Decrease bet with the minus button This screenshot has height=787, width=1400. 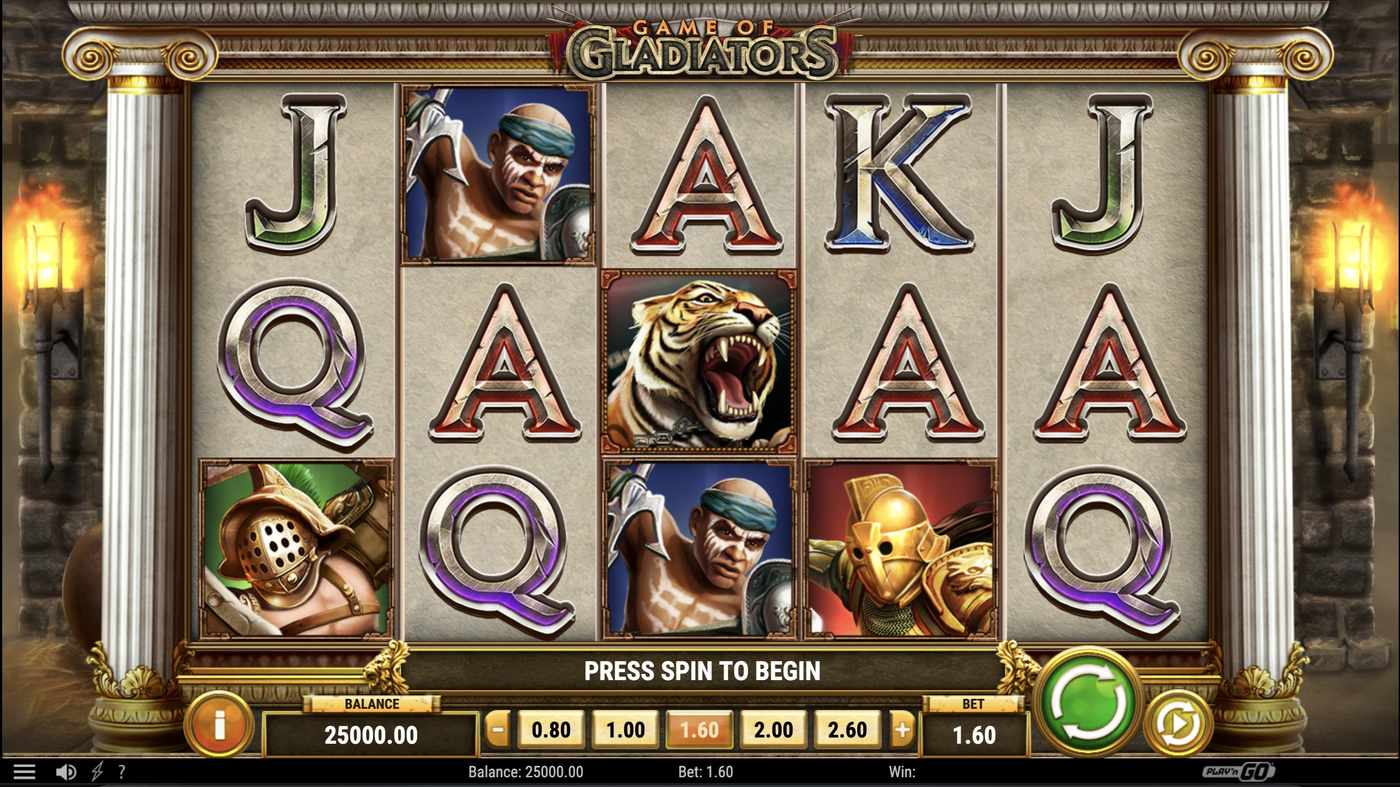(495, 729)
